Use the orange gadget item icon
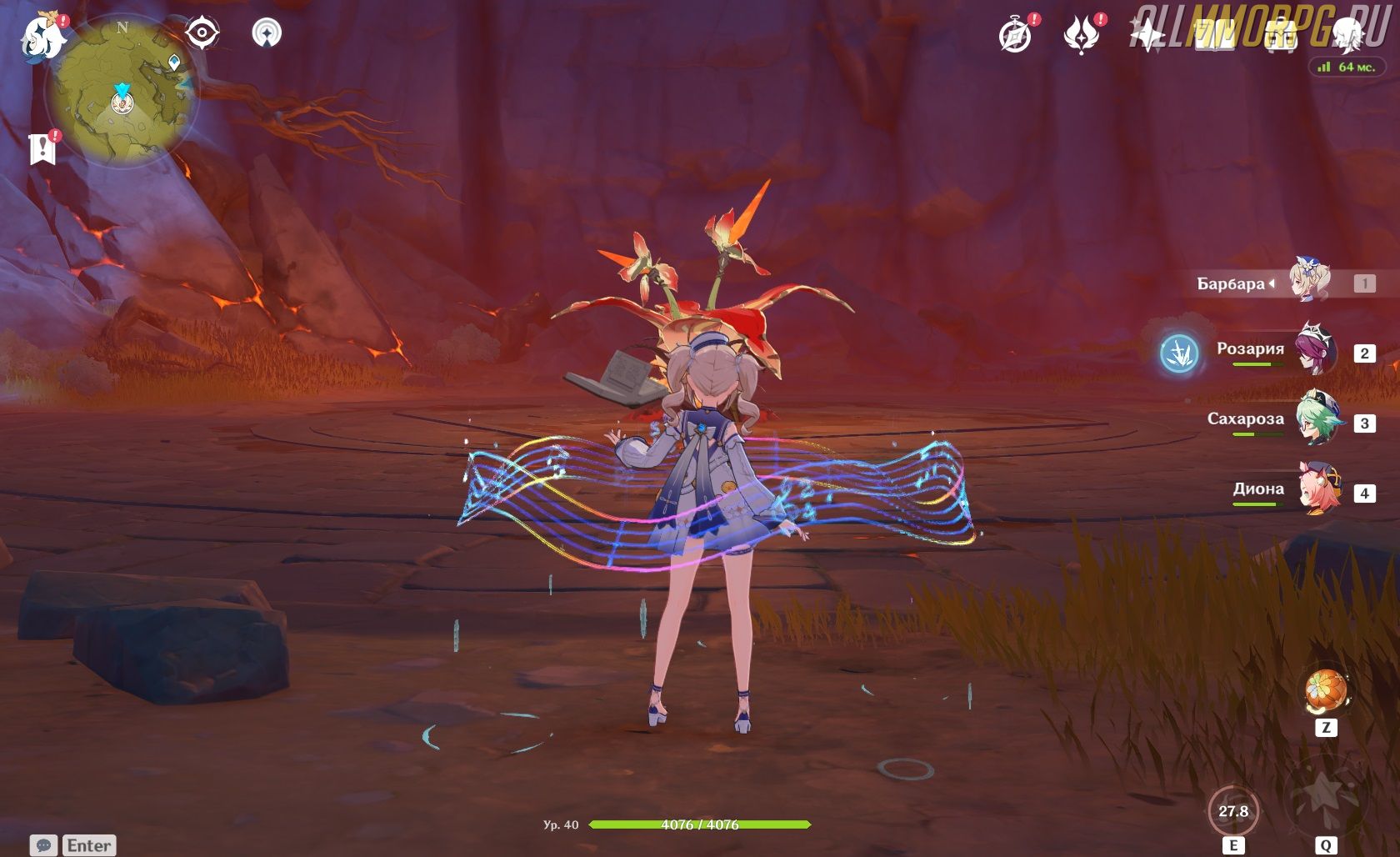 point(1326,691)
